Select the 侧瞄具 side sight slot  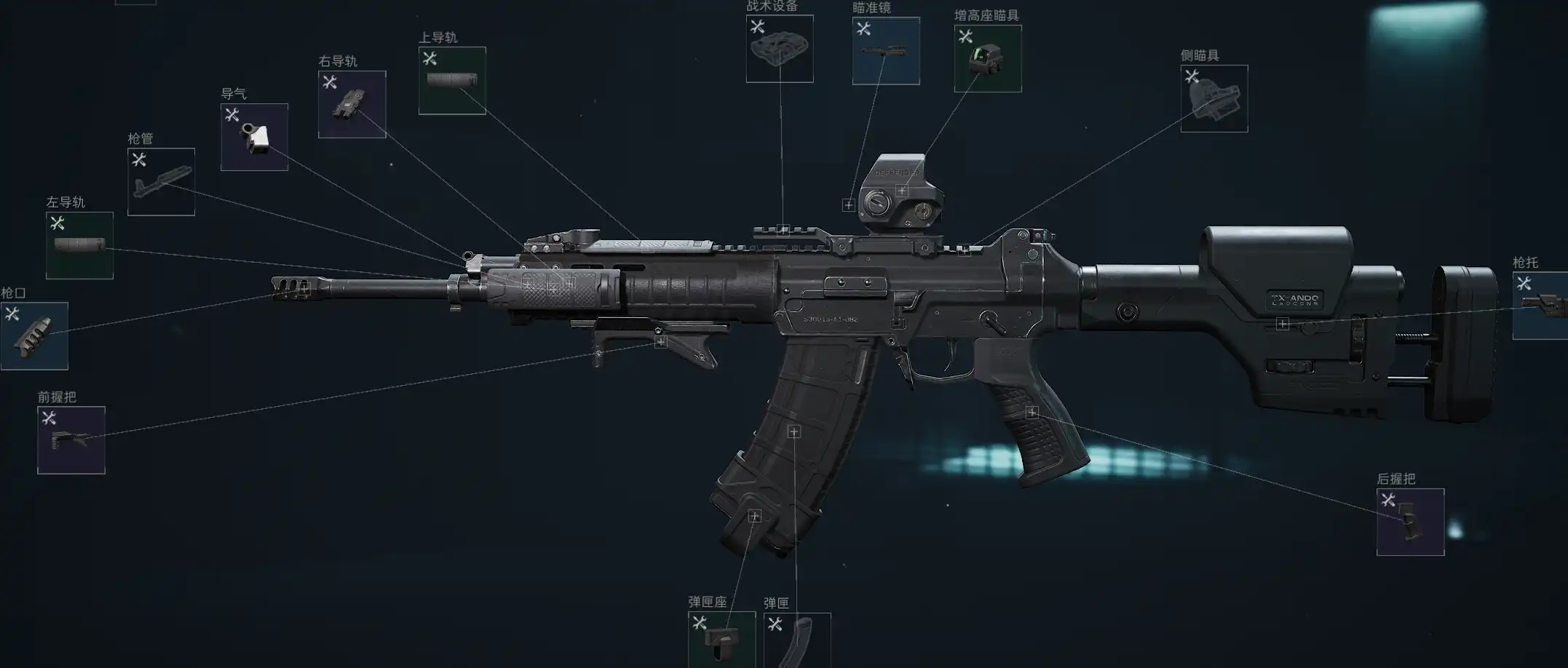point(1213,98)
